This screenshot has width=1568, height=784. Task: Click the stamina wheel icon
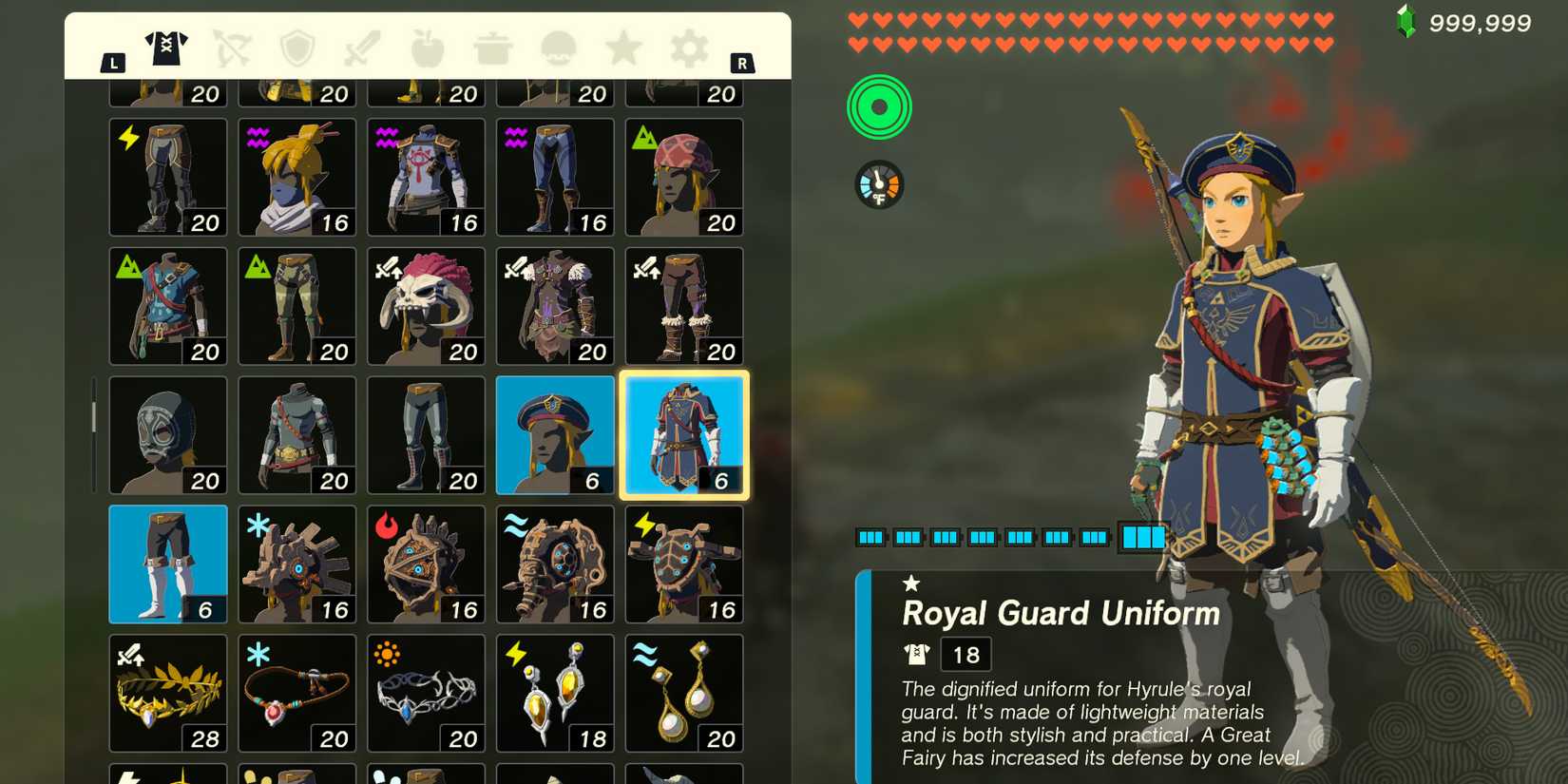point(878,106)
